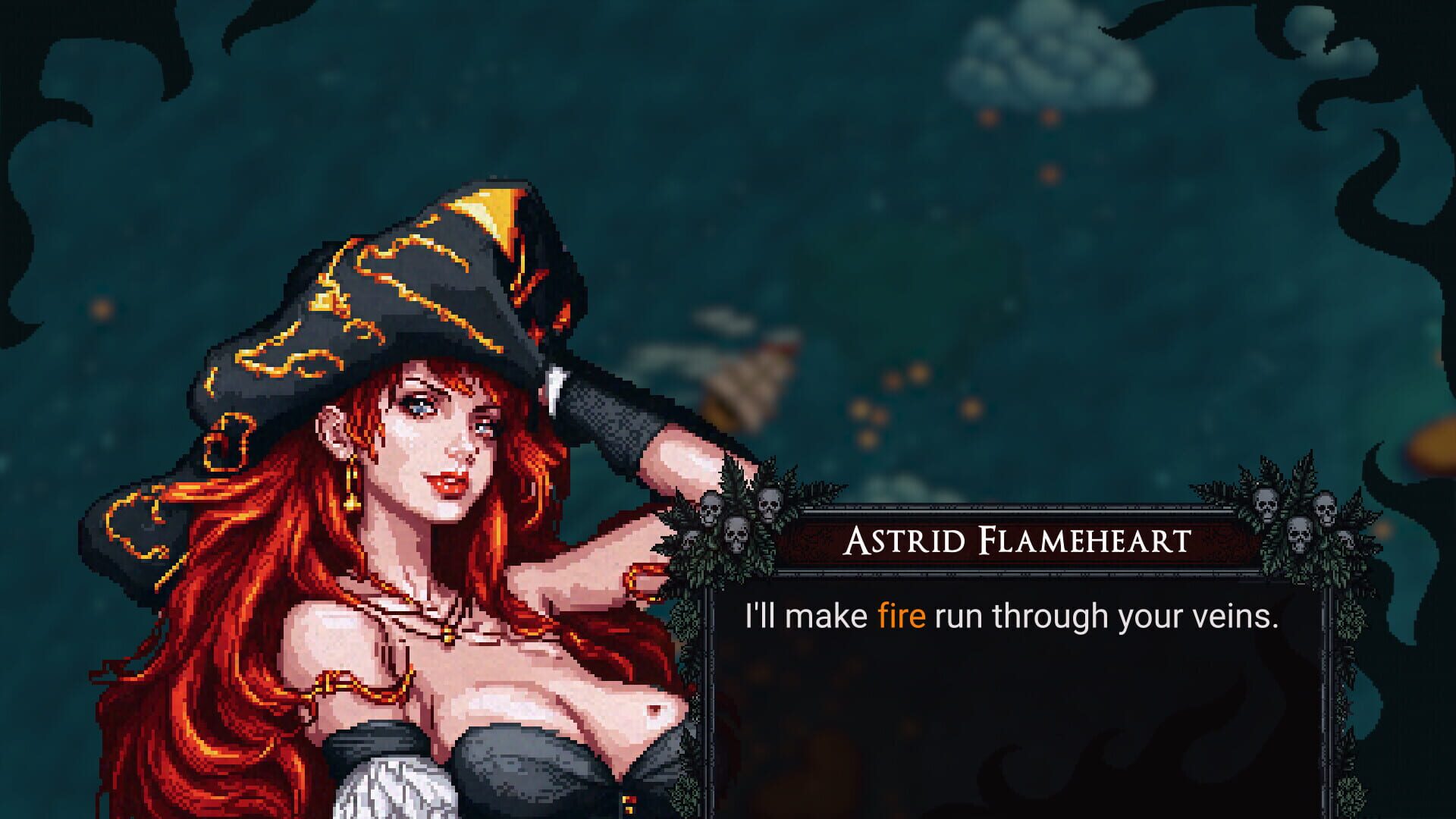Image resolution: width=1456 pixels, height=819 pixels.
Task: Click the lowest skull in the right-side cluster
Action: coord(1345,538)
